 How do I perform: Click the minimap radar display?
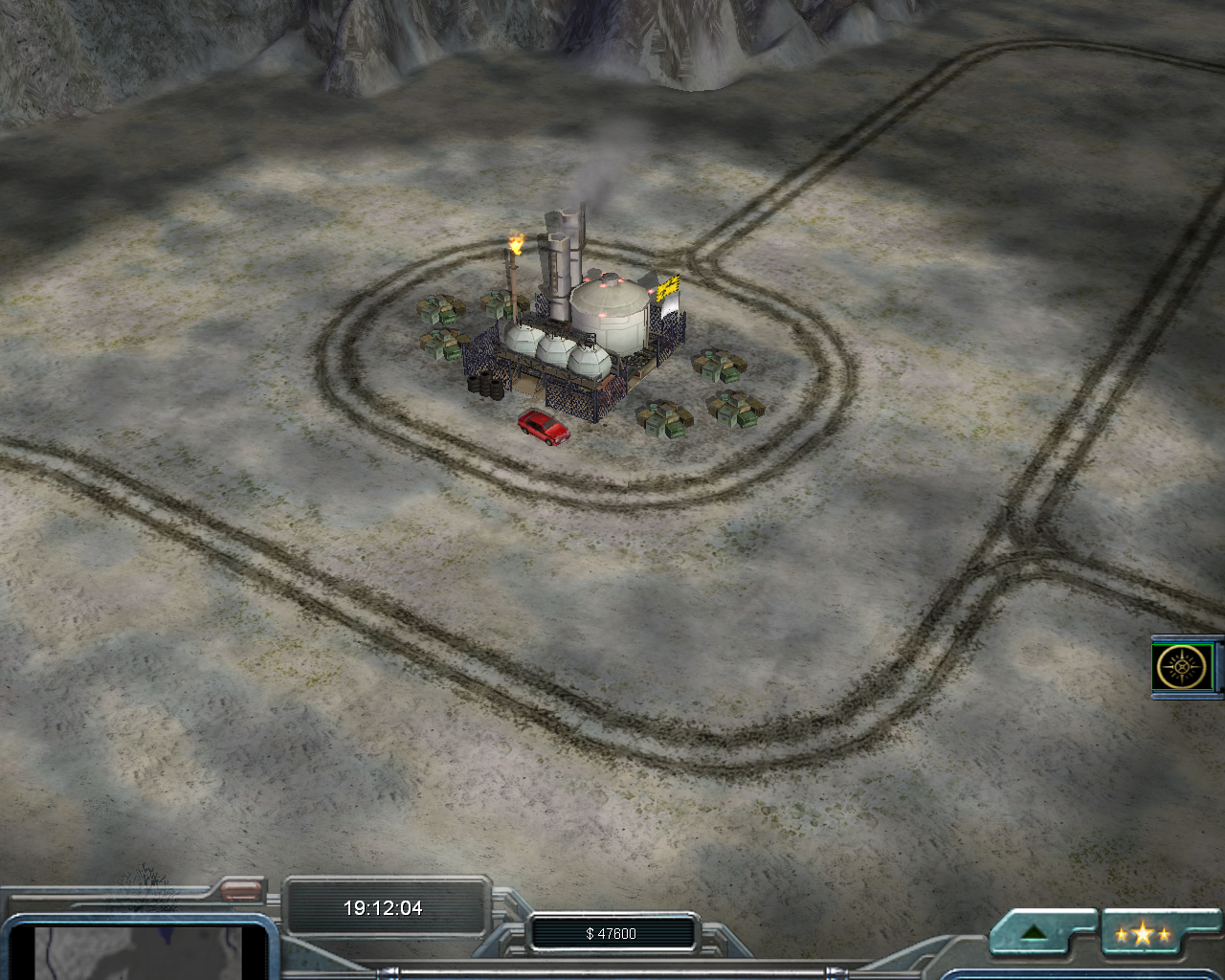(x=144, y=952)
